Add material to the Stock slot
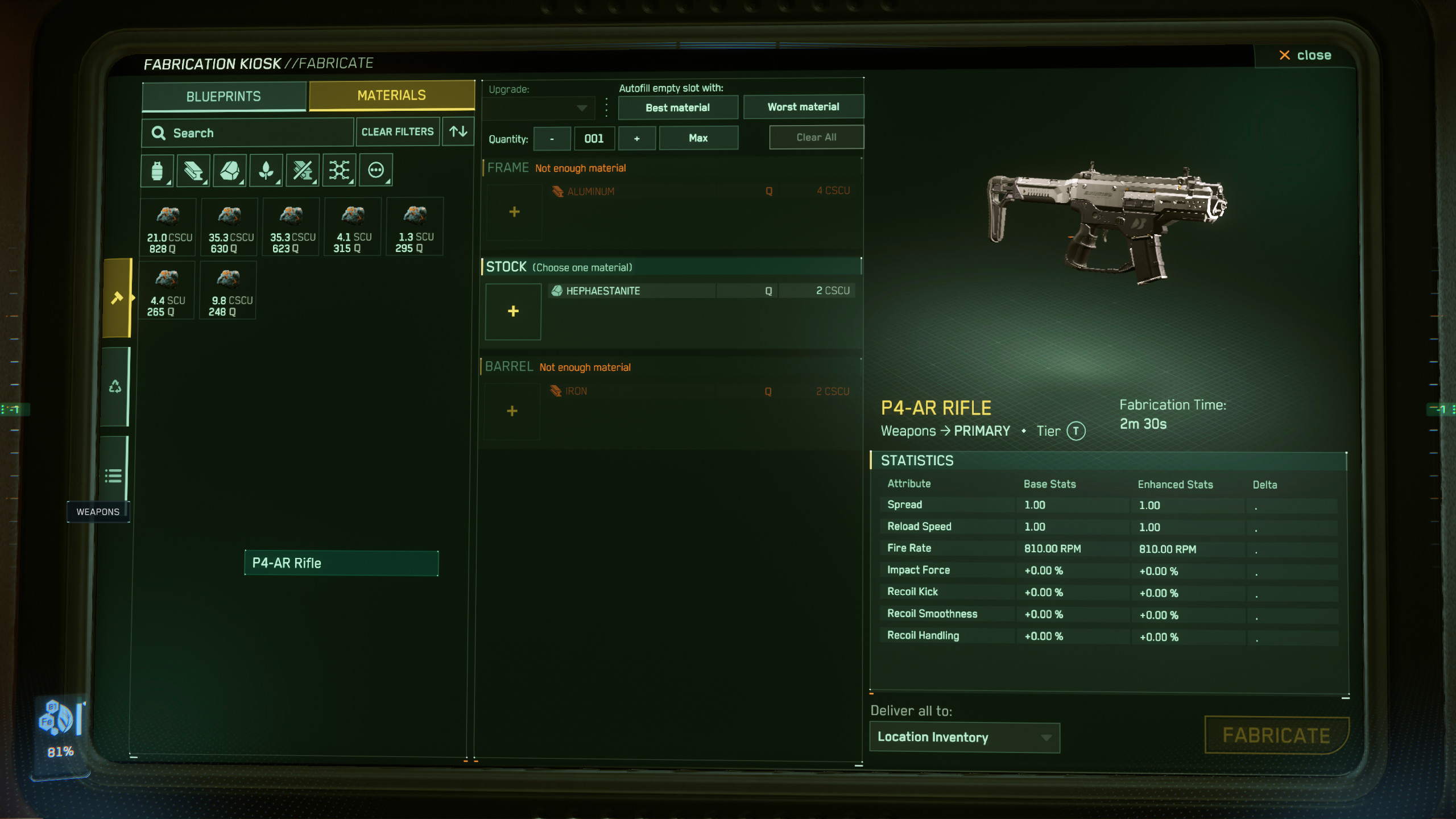The height and width of the screenshot is (819, 1456). point(513,312)
